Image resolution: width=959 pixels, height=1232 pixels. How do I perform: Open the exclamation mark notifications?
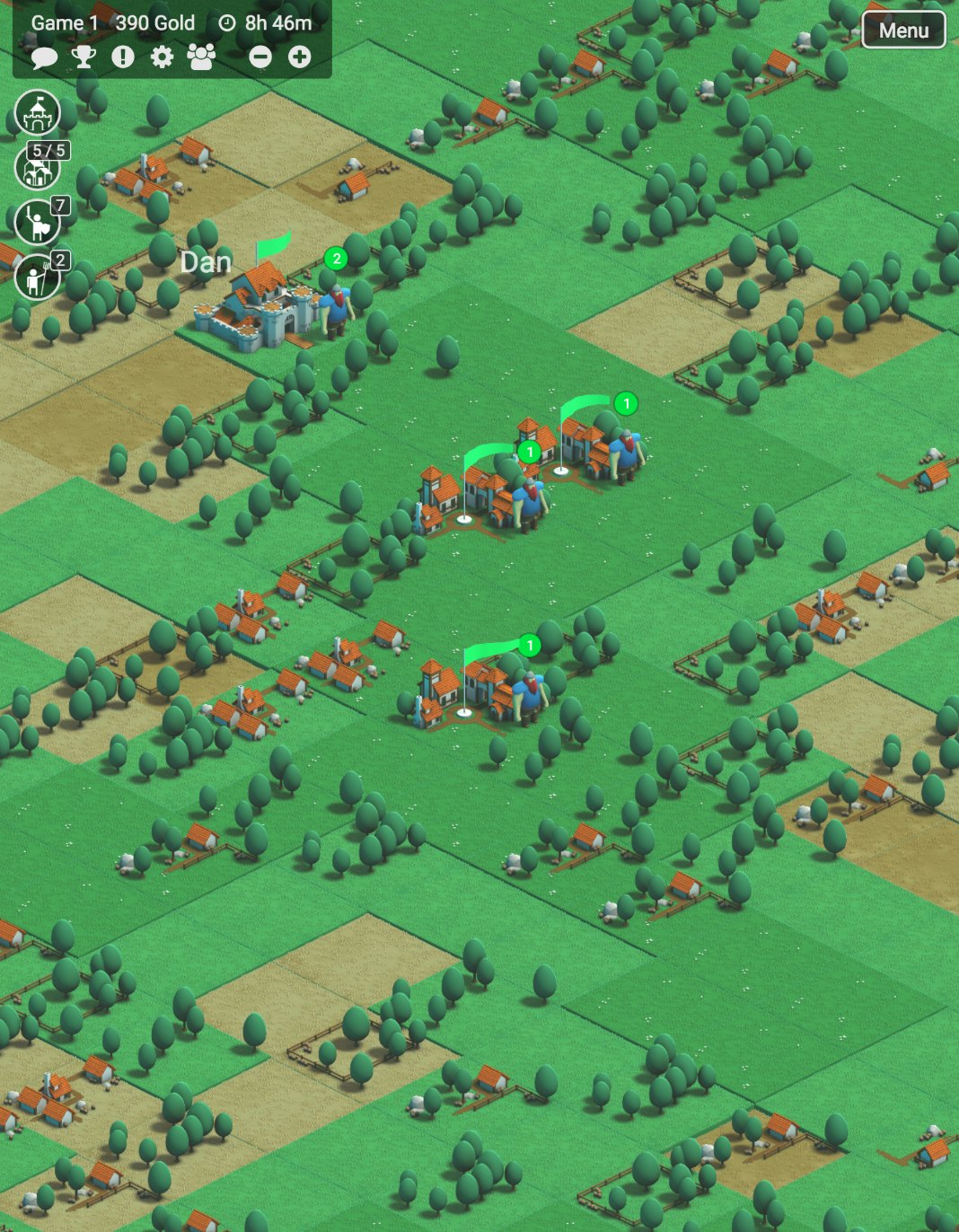click(123, 57)
